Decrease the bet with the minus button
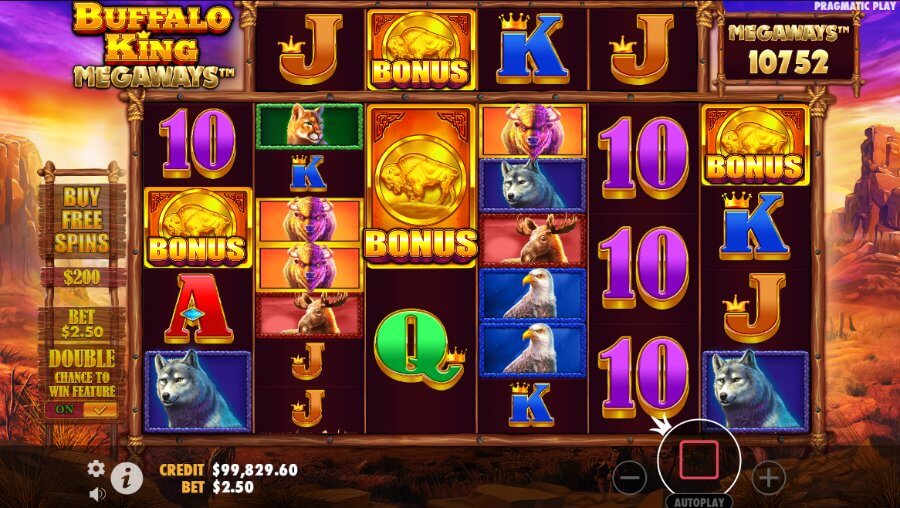Screen dimensions: 900x508 click(x=630, y=477)
